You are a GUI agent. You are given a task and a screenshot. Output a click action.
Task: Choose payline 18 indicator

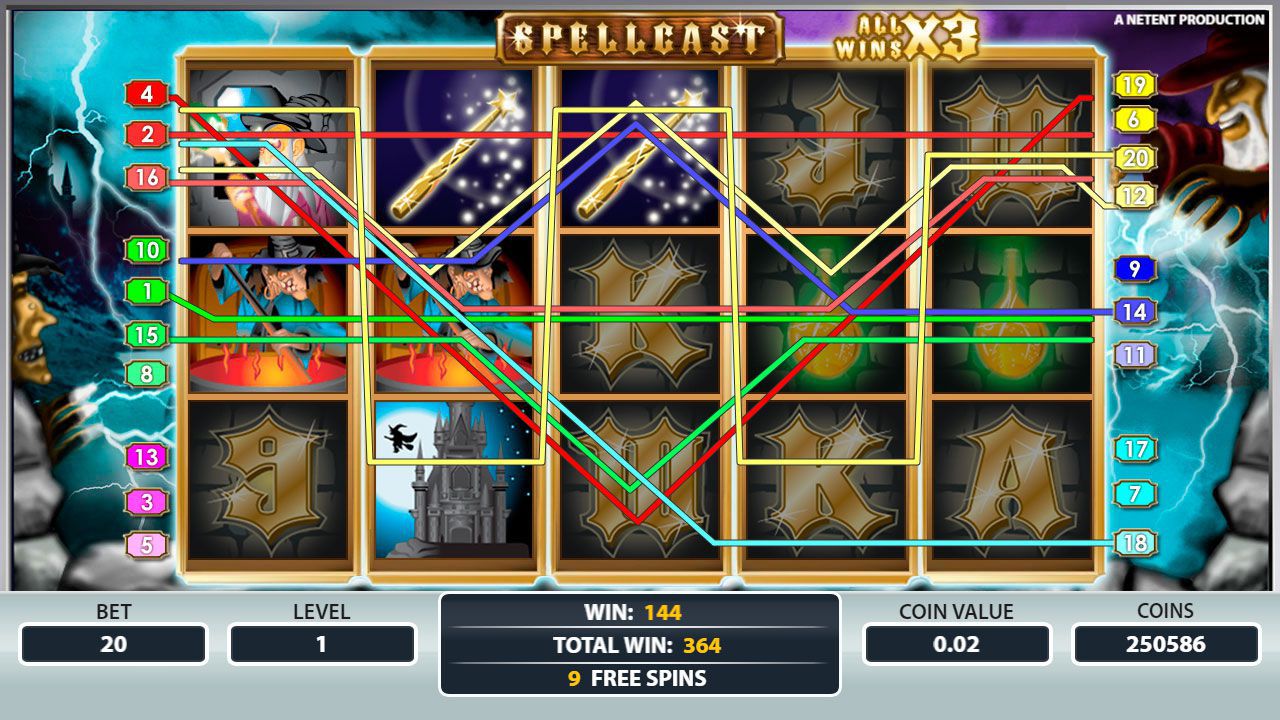click(x=1134, y=543)
